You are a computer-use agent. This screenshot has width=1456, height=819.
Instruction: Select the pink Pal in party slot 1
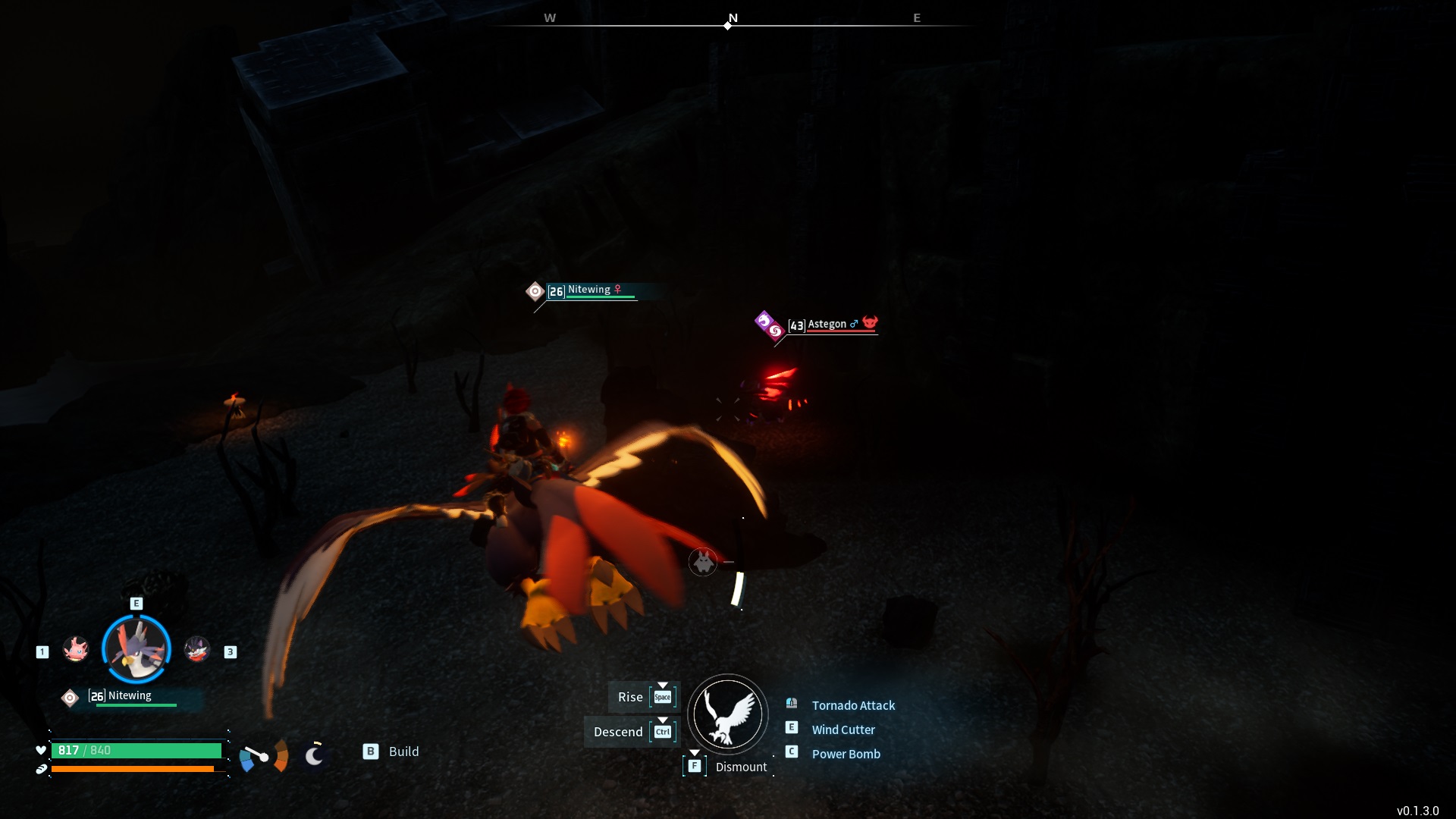[x=76, y=650]
